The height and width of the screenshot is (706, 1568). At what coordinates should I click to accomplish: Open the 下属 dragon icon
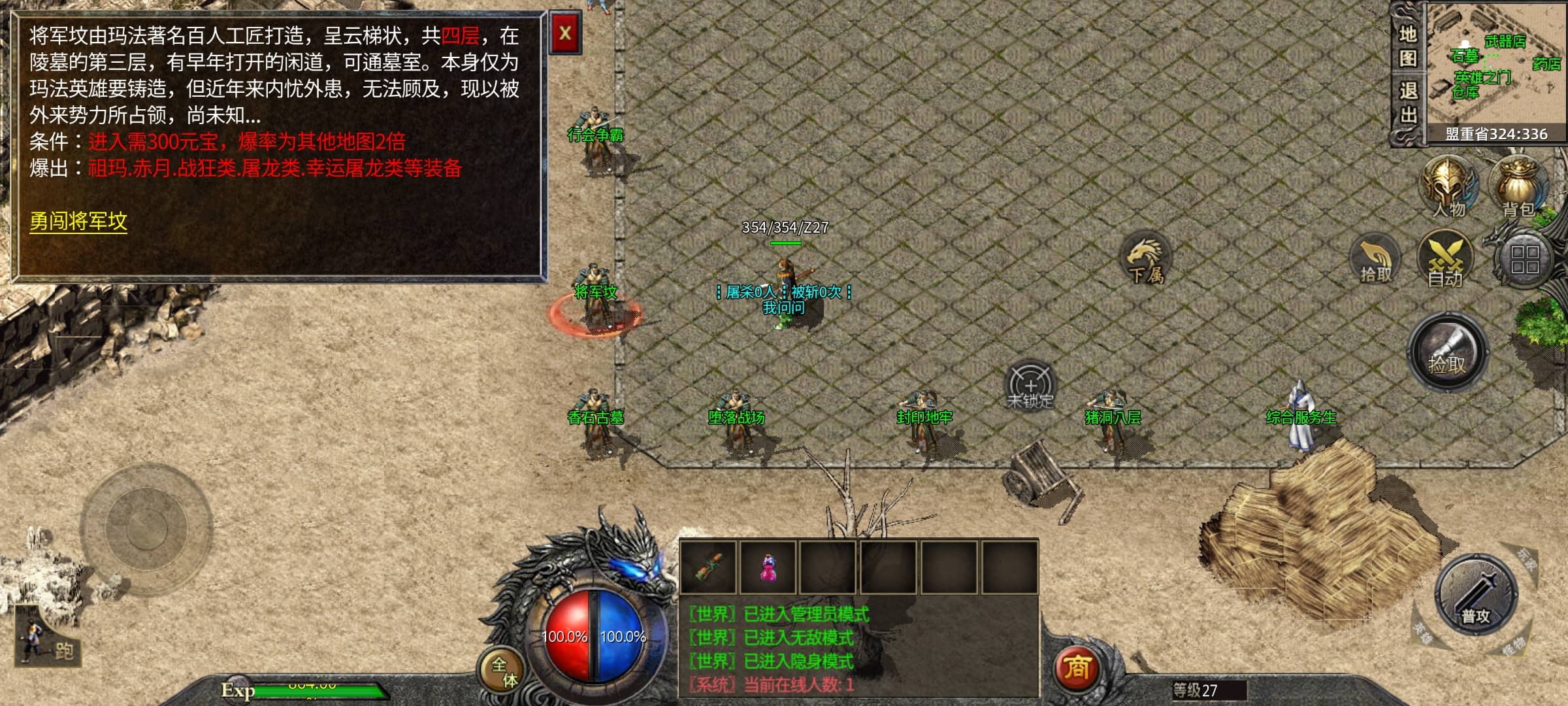point(1146,260)
